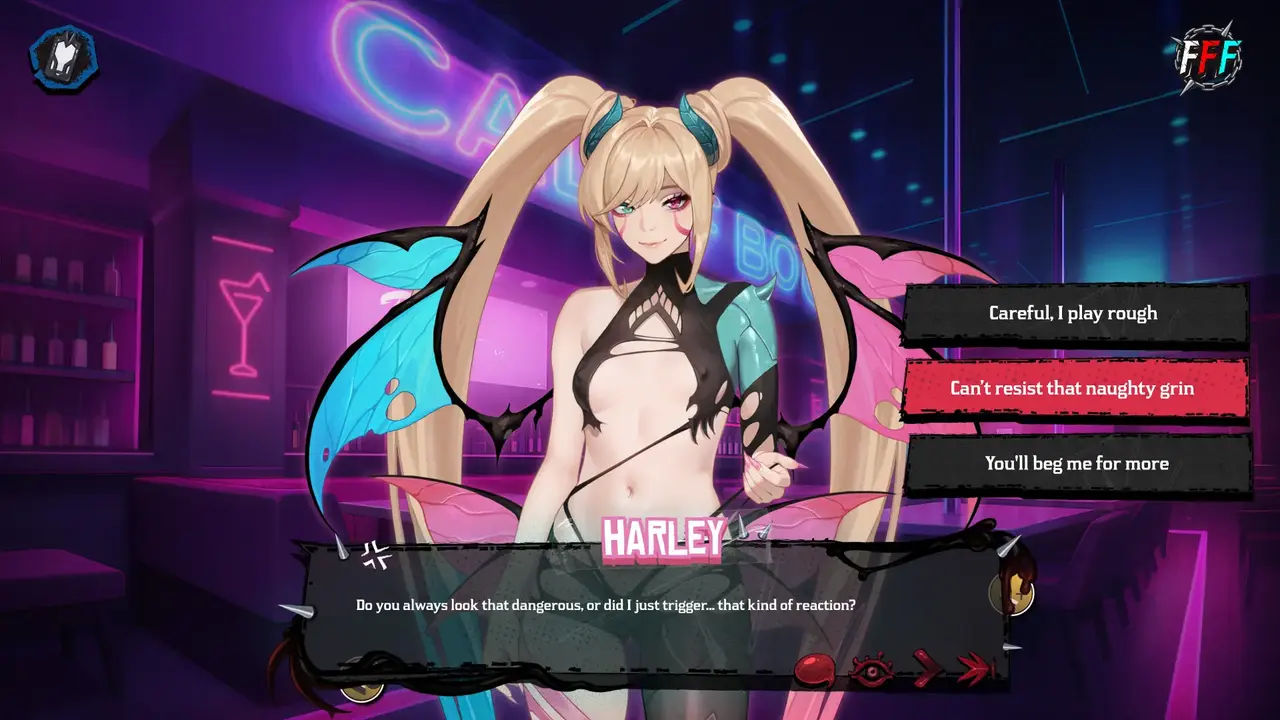Choose the reply "Careful, I play rough"
Screen dimensions: 1280x720
(1074, 313)
